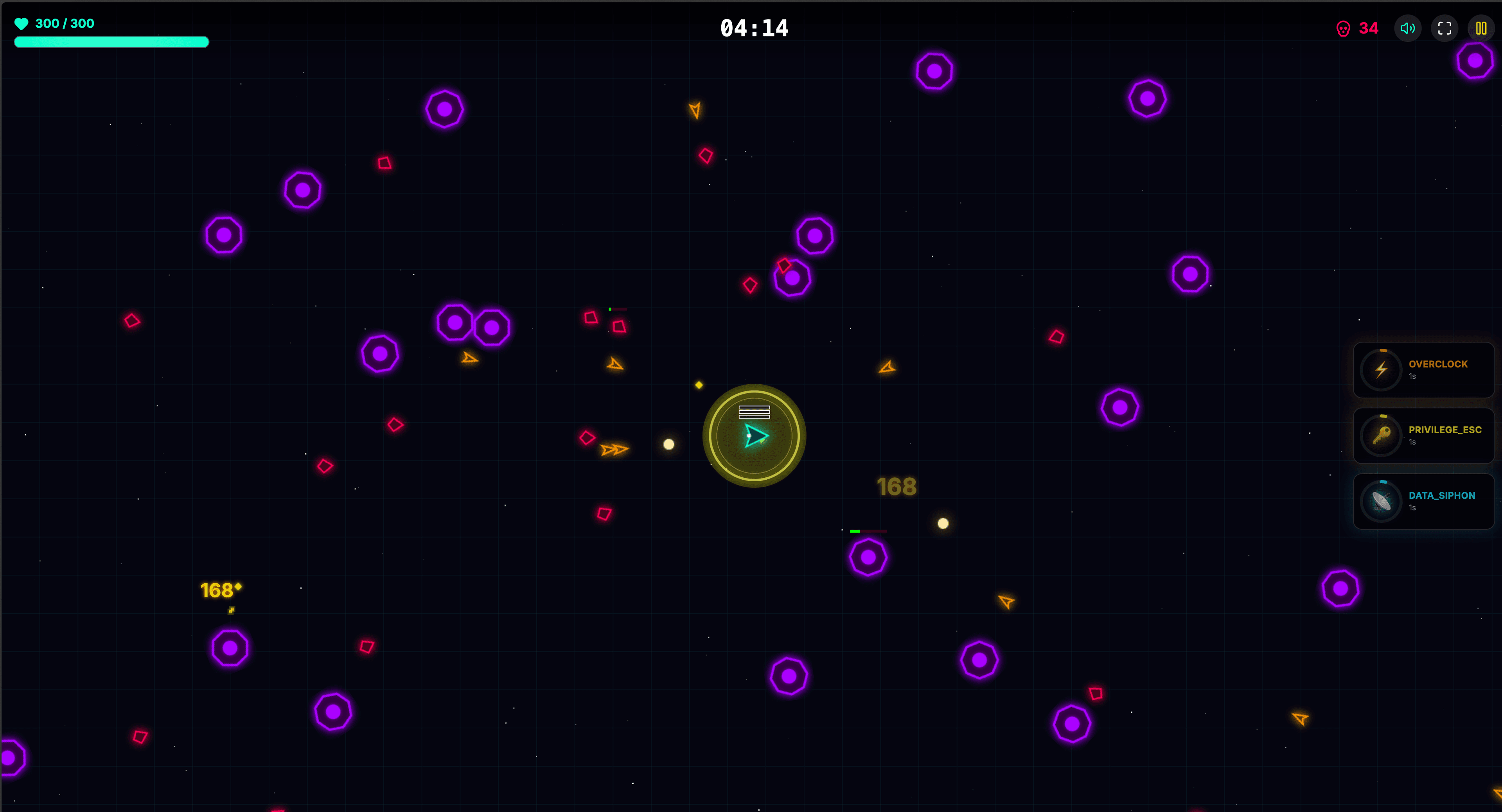Mute the game audio with the speaker button
Screen dimensions: 1502x812
click(1408, 28)
